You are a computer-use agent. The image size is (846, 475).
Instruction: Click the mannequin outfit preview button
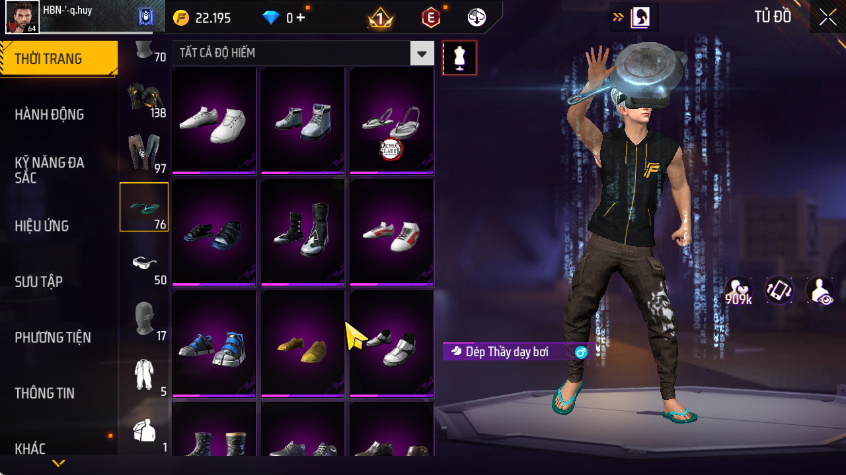click(459, 57)
